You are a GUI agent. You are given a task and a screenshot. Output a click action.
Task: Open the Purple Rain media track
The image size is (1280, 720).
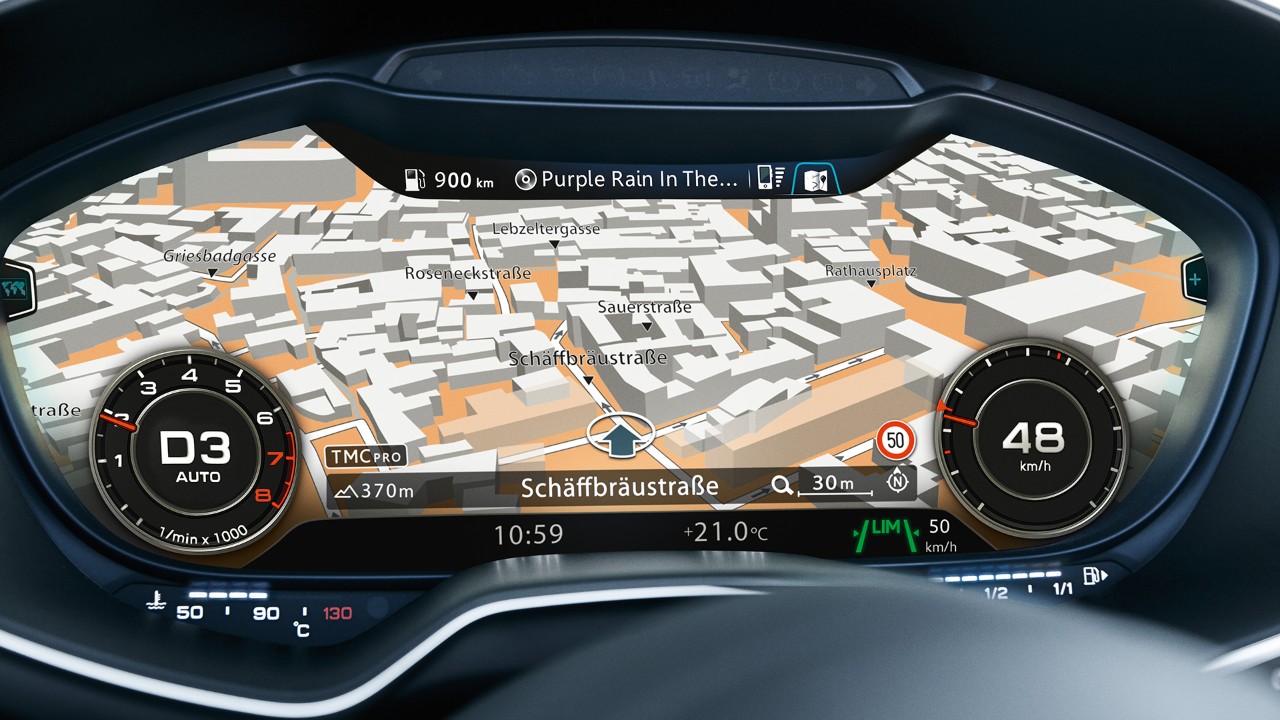(x=627, y=179)
